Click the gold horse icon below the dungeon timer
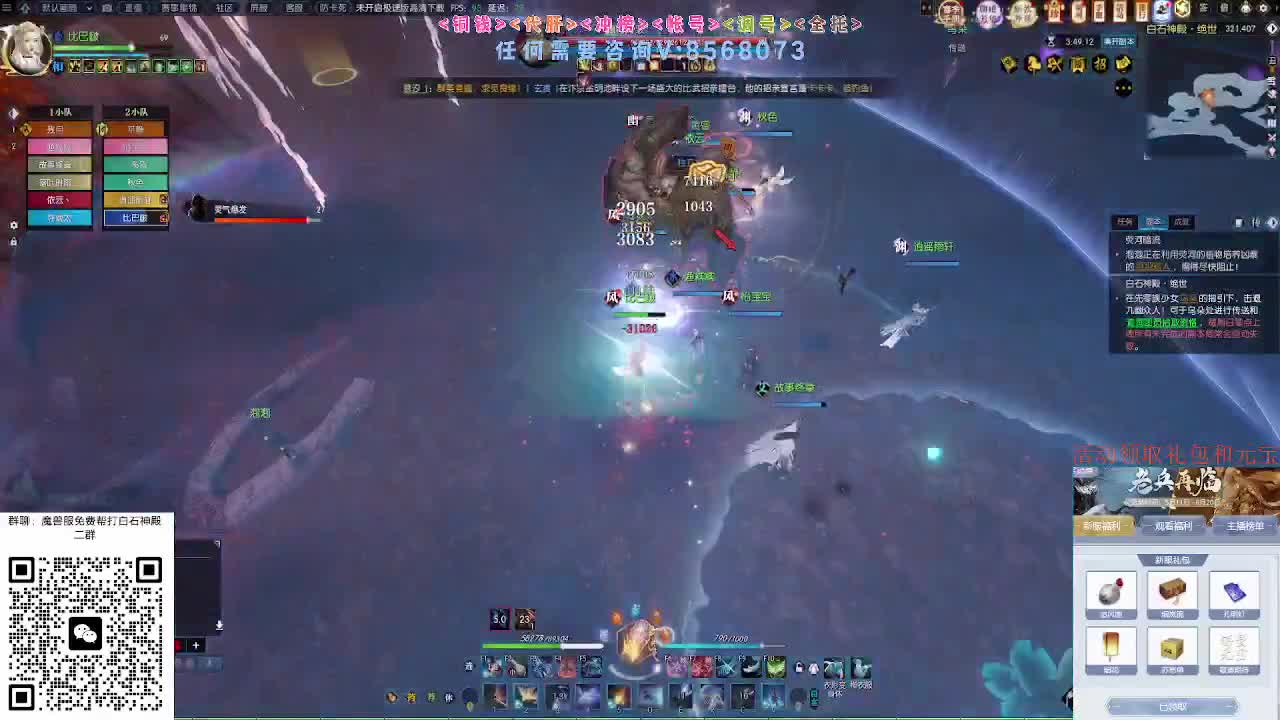The height and width of the screenshot is (720, 1280). pos(1032,64)
